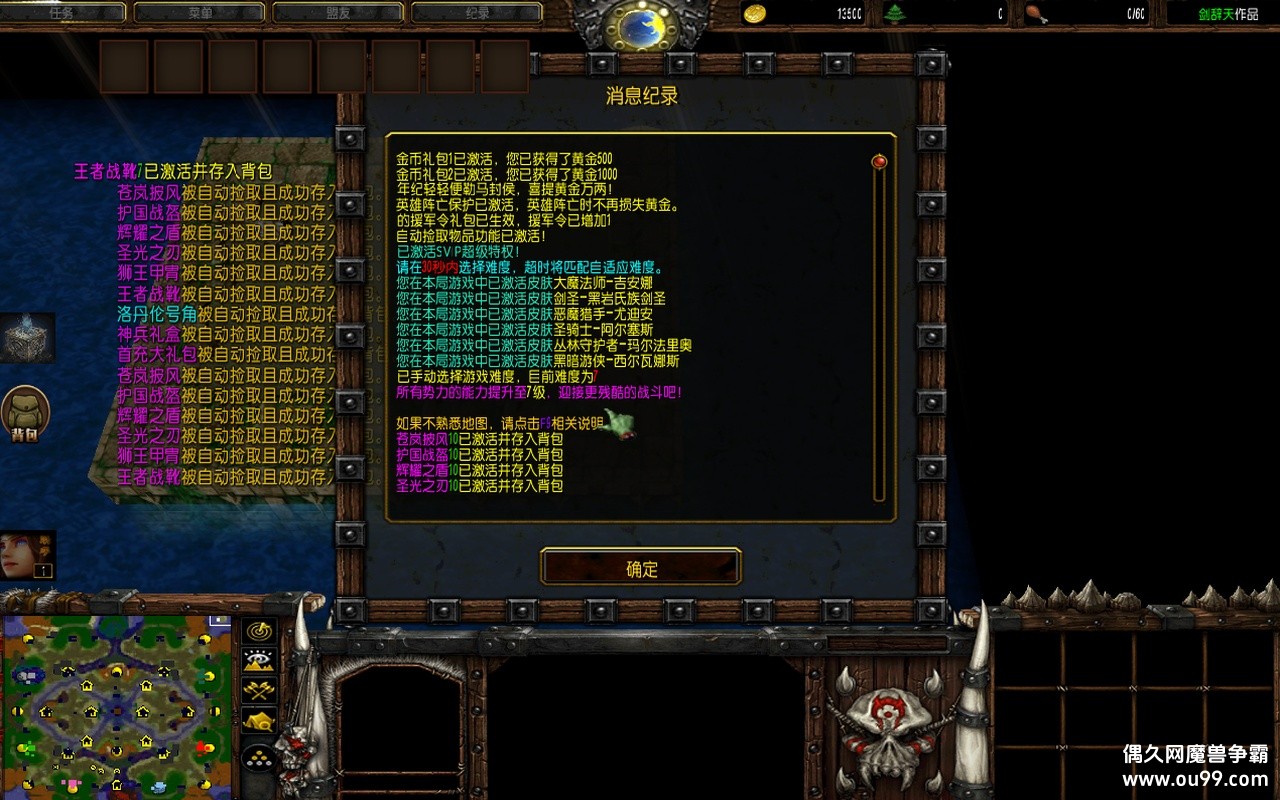Click the treasure chest icon on the left edge

pos(25,336)
